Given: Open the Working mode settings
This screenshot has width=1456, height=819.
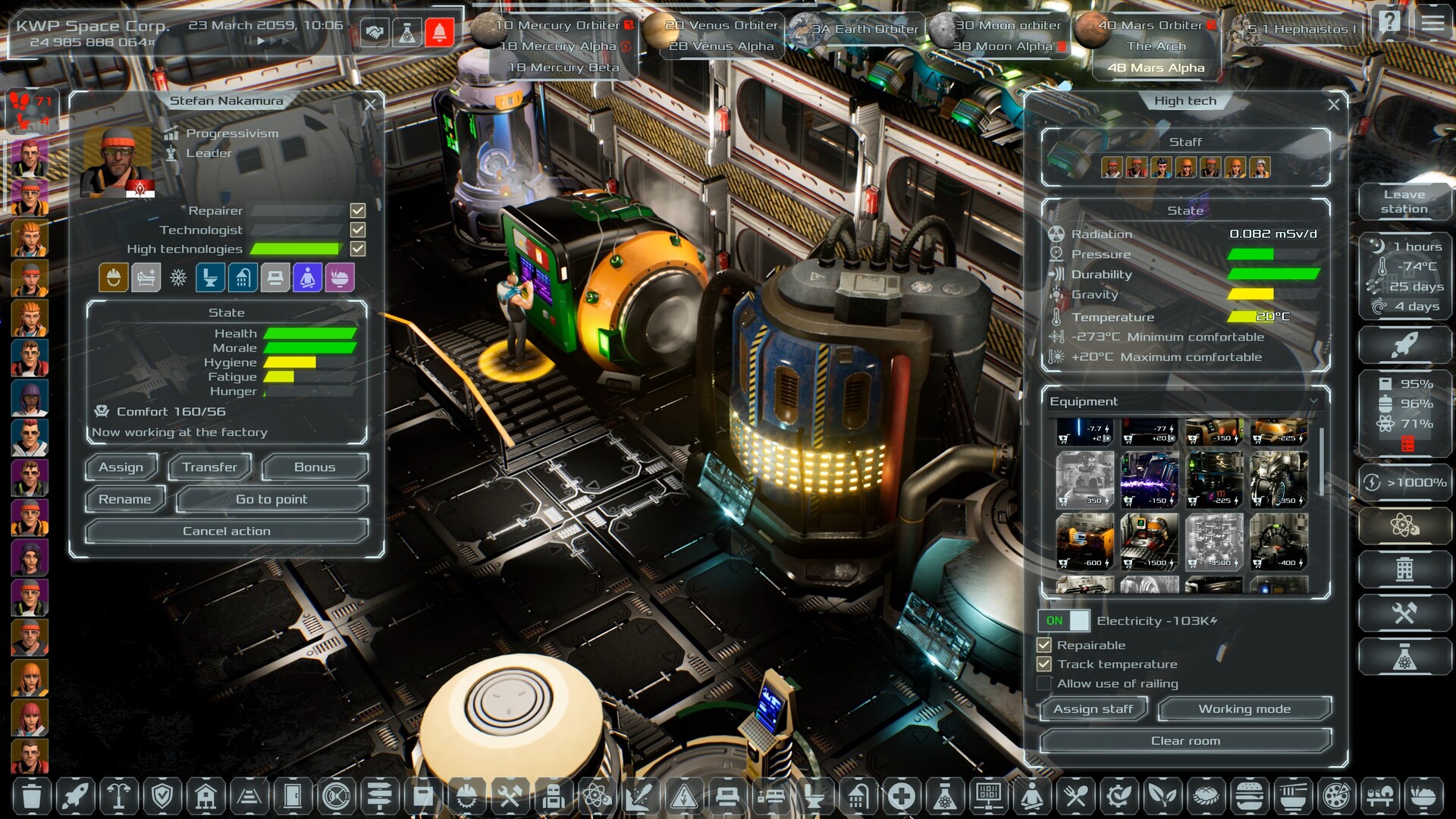Looking at the screenshot, I should pyautogui.click(x=1244, y=709).
